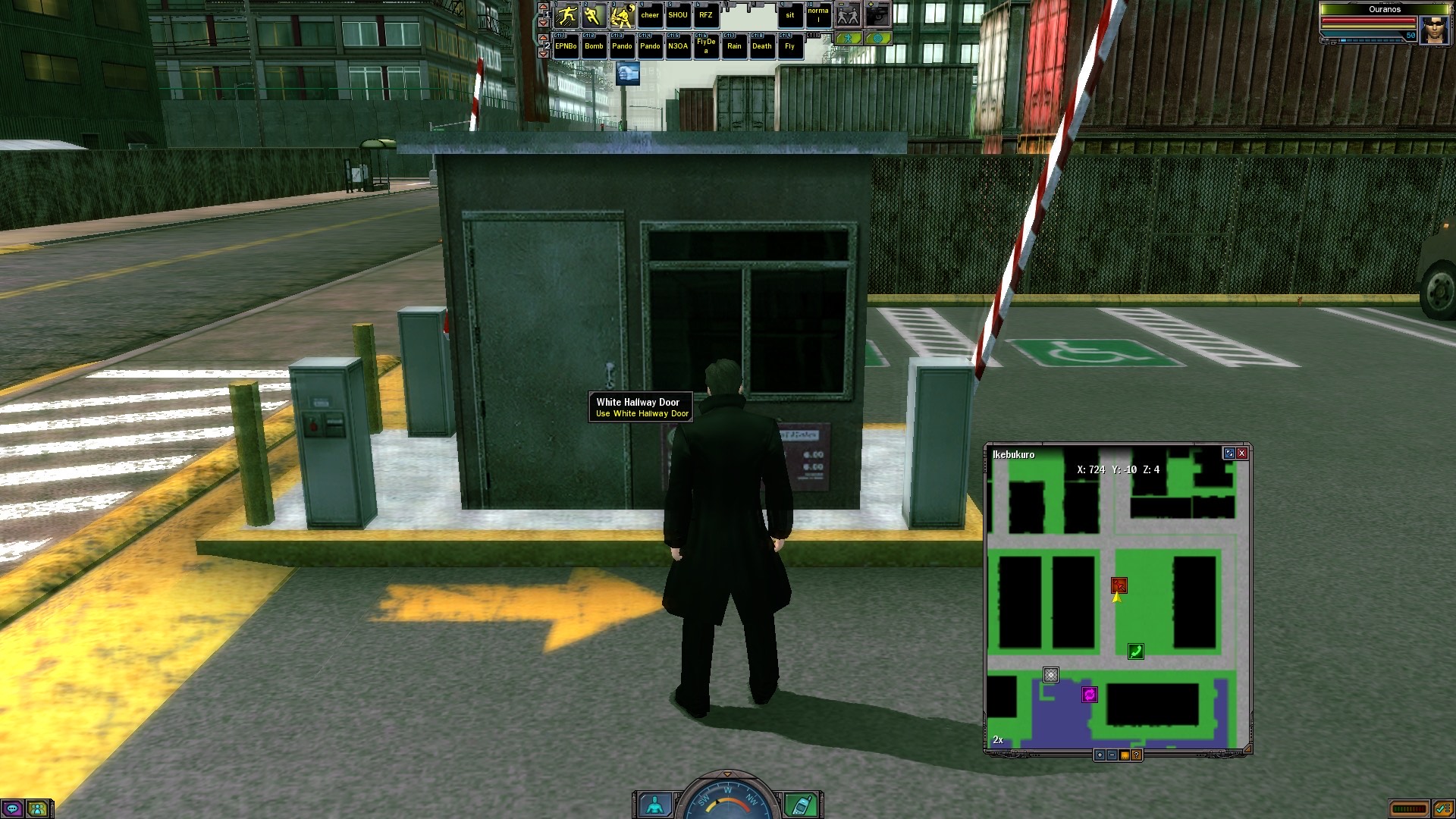This screenshot has height=819, width=1456.
Task: Activate the Bomb macro slot
Action: tap(594, 47)
